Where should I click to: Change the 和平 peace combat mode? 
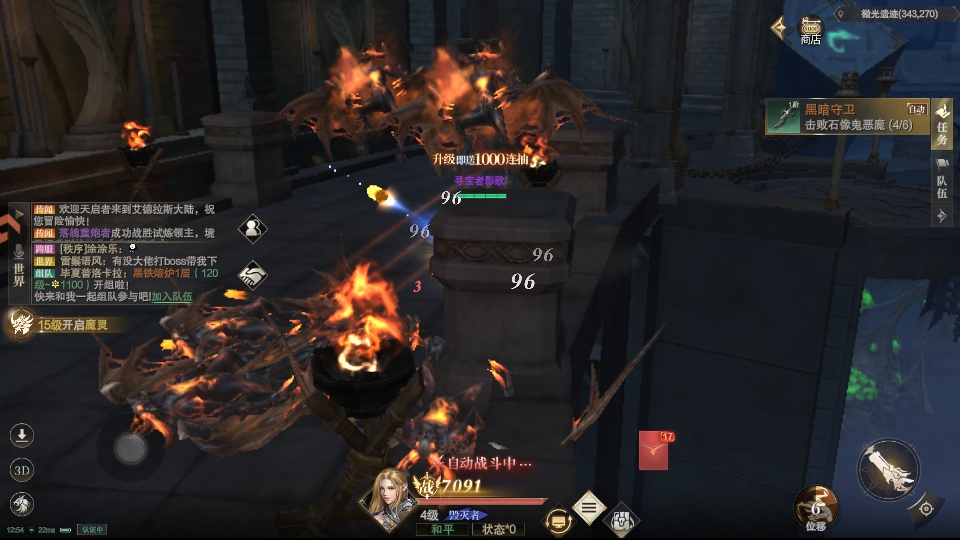click(x=441, y=529)
